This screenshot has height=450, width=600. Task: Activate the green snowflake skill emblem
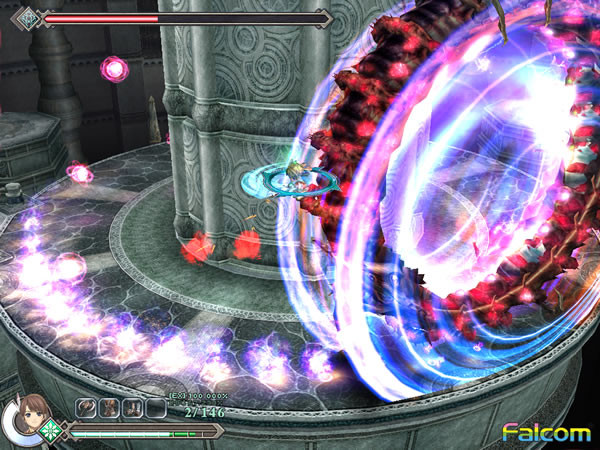pyautogui.click(x=49, y=430)
